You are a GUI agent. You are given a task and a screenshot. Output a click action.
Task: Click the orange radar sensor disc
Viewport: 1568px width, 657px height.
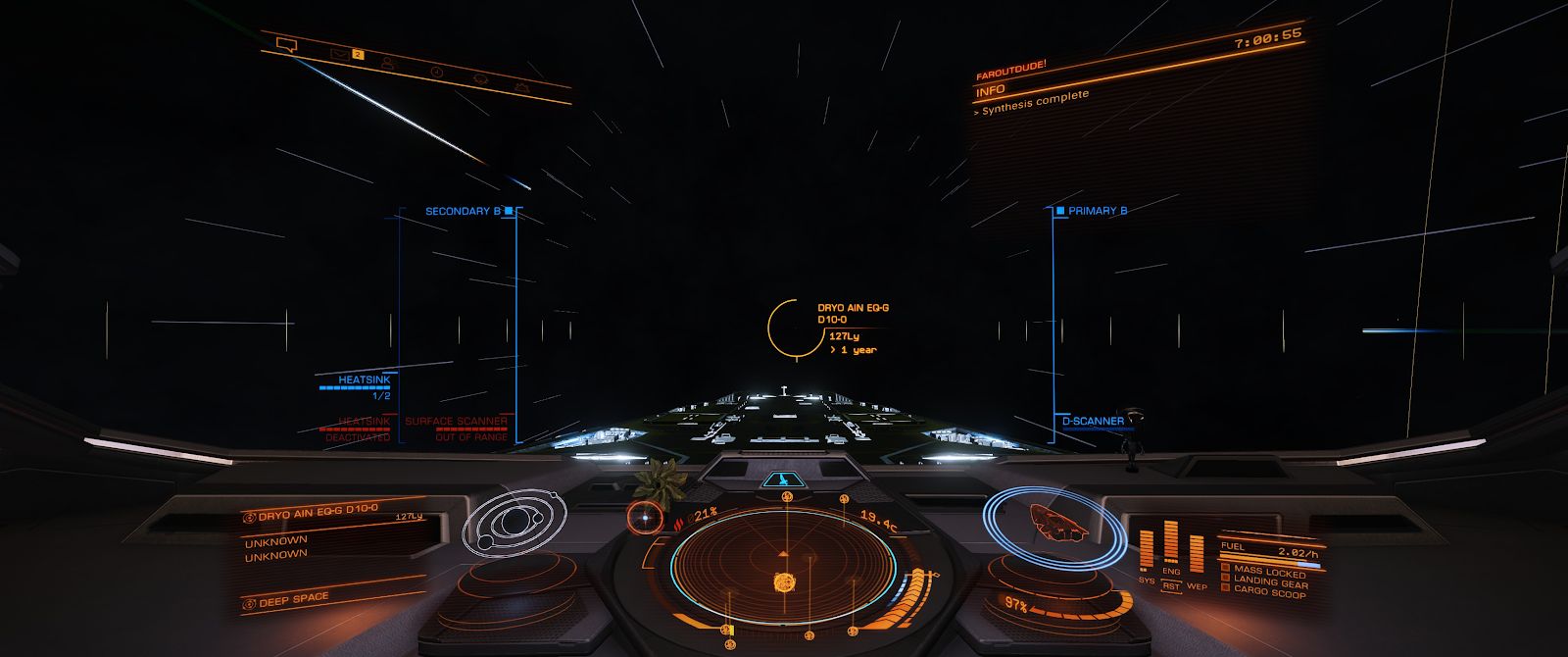(784, 569)
